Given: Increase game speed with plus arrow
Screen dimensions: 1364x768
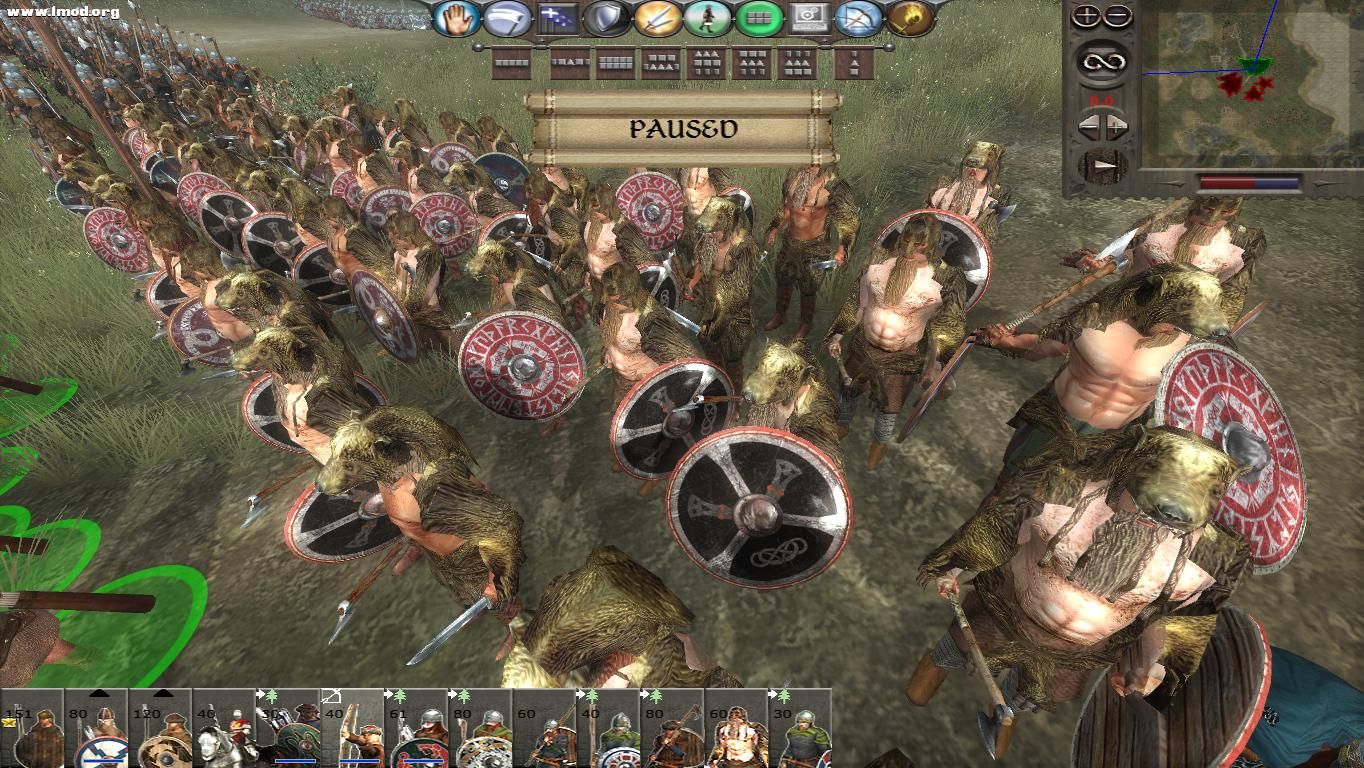Looking at the screenshot, I should 1116,128.
